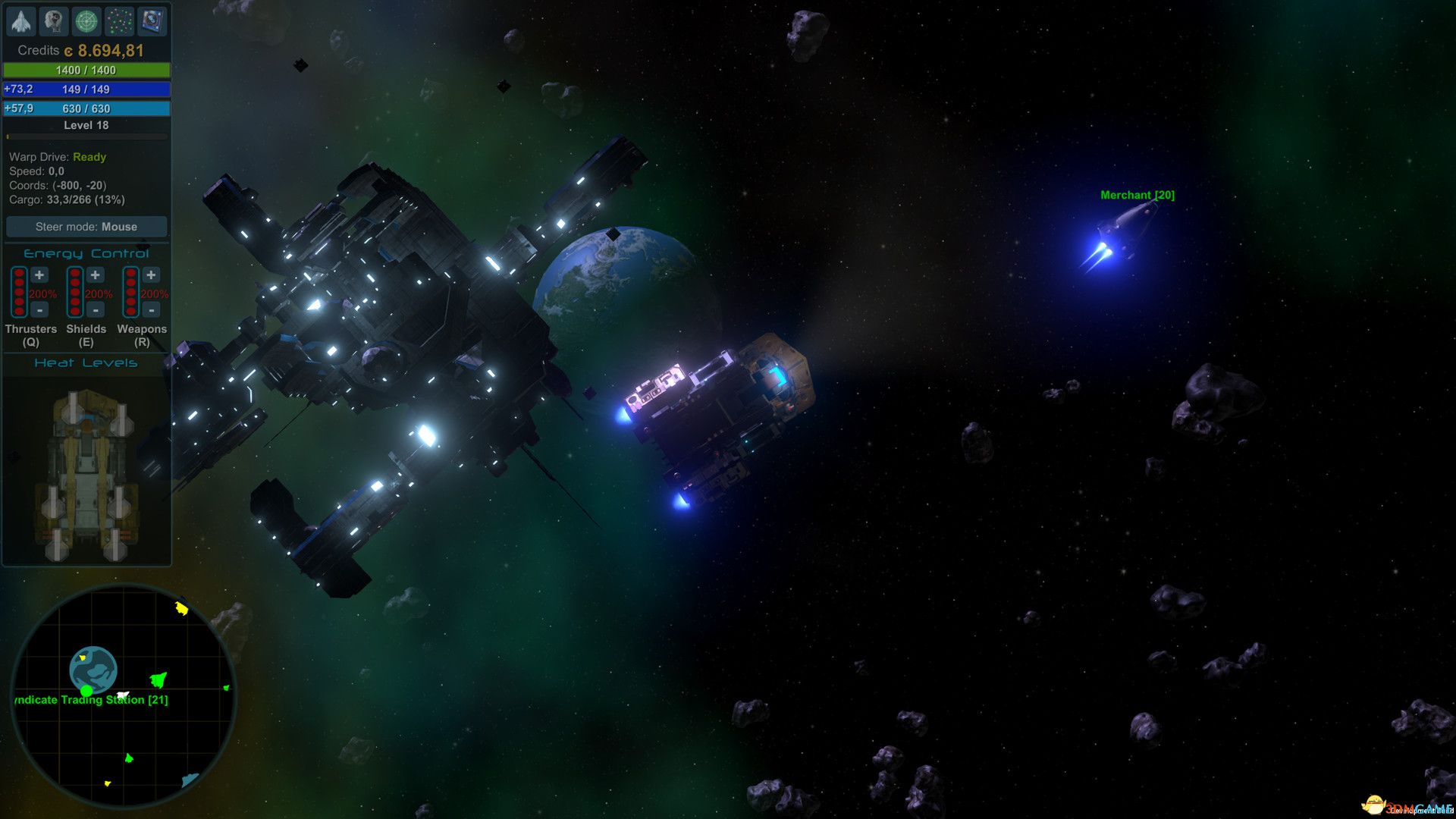Decrease Shields energy with the minus button

coord(95,309)
